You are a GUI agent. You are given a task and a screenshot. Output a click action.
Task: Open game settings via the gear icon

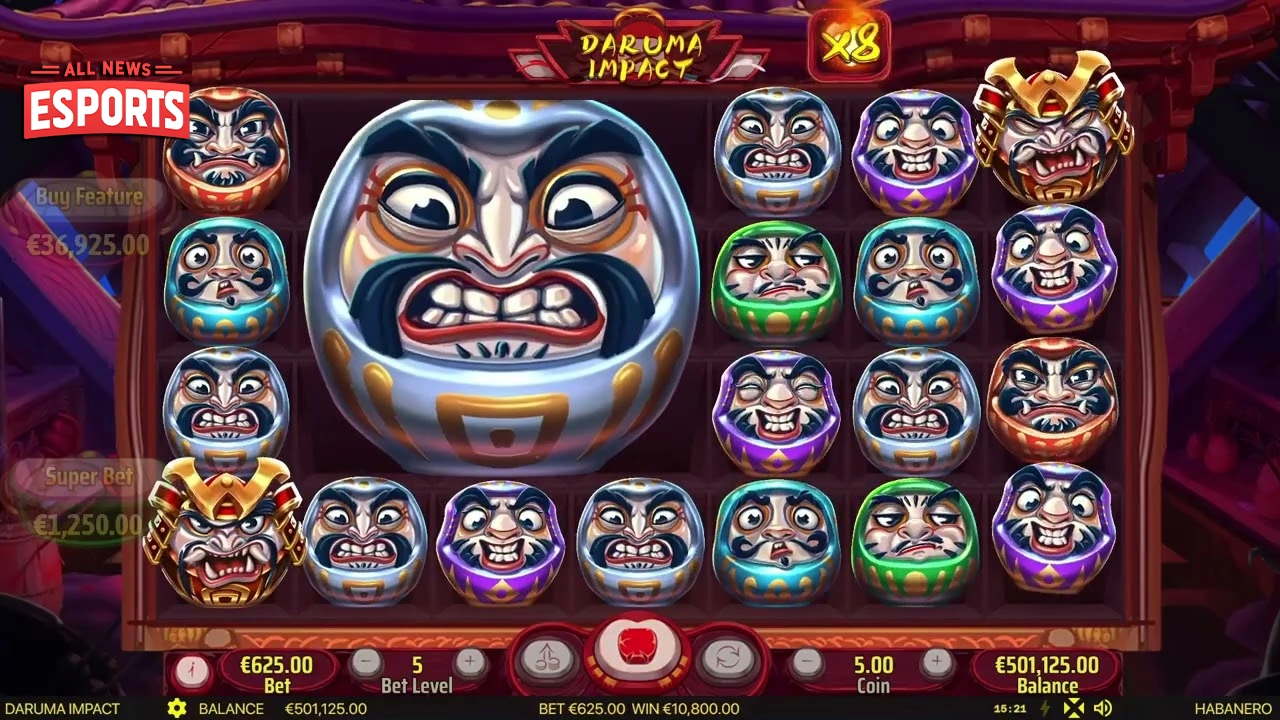178,708
